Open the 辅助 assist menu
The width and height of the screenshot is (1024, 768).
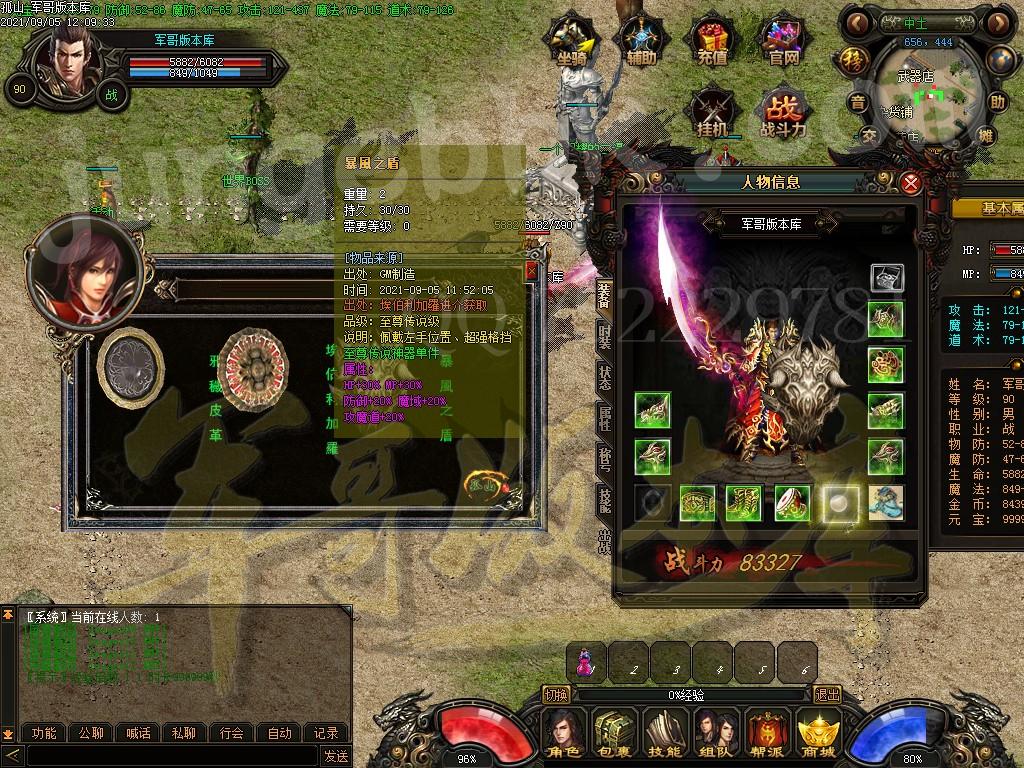pos(641,43)
